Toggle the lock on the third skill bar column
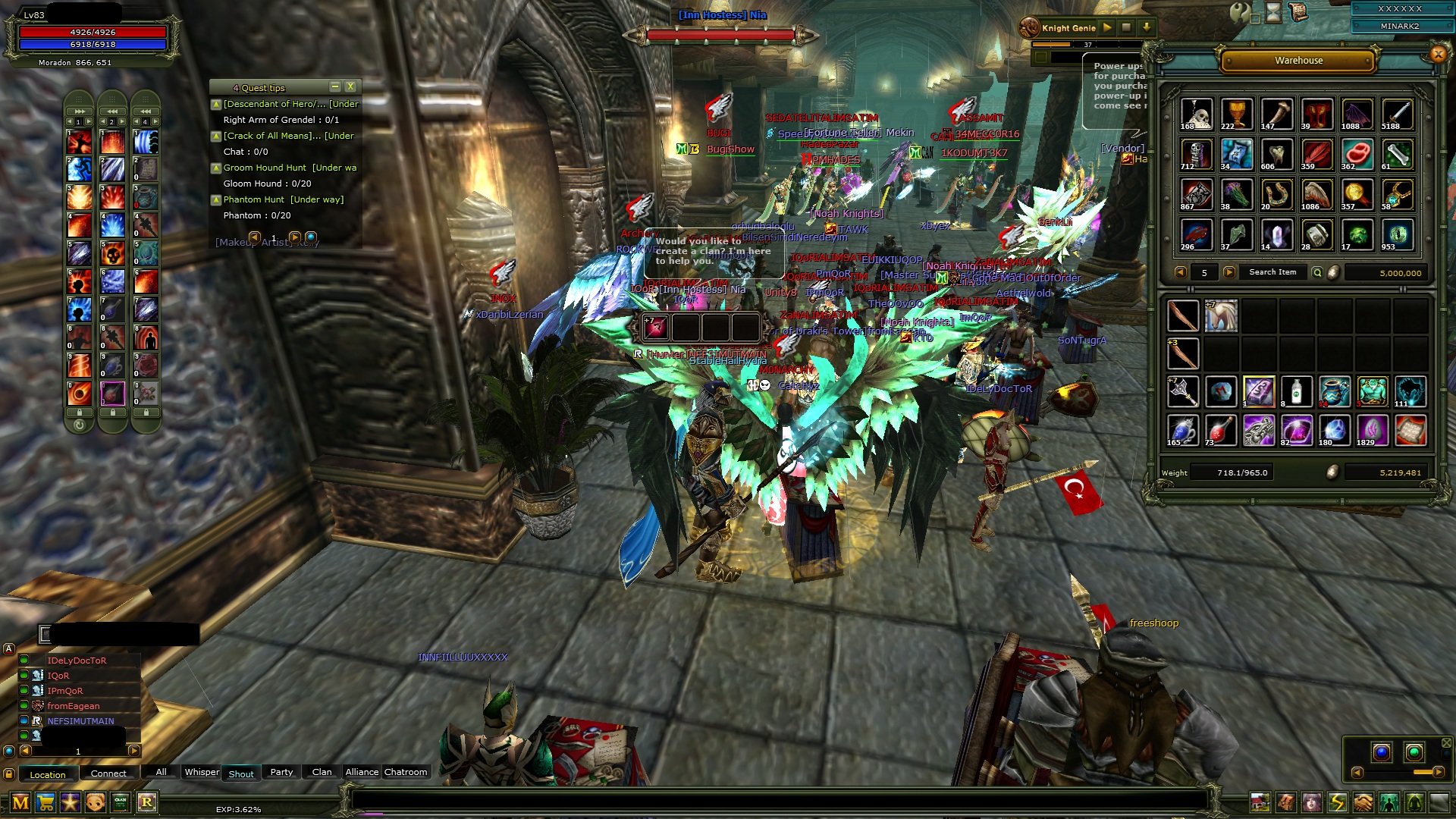This screenshot has width=1456, height=819. 146,413
